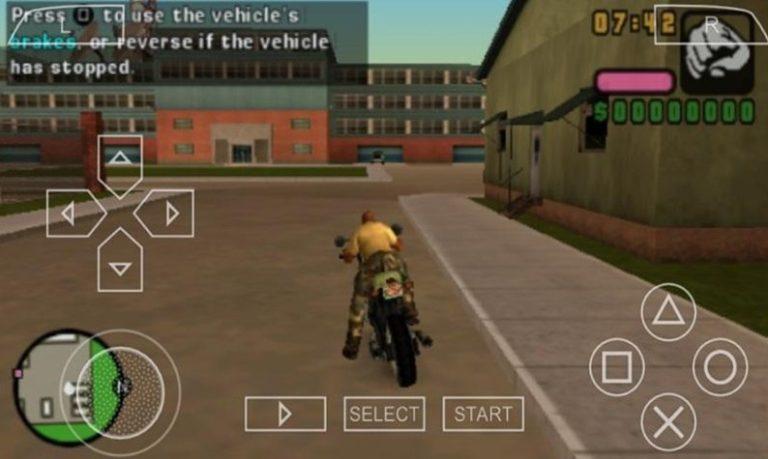Tap the on-screen triangle button

coord(668,312)
